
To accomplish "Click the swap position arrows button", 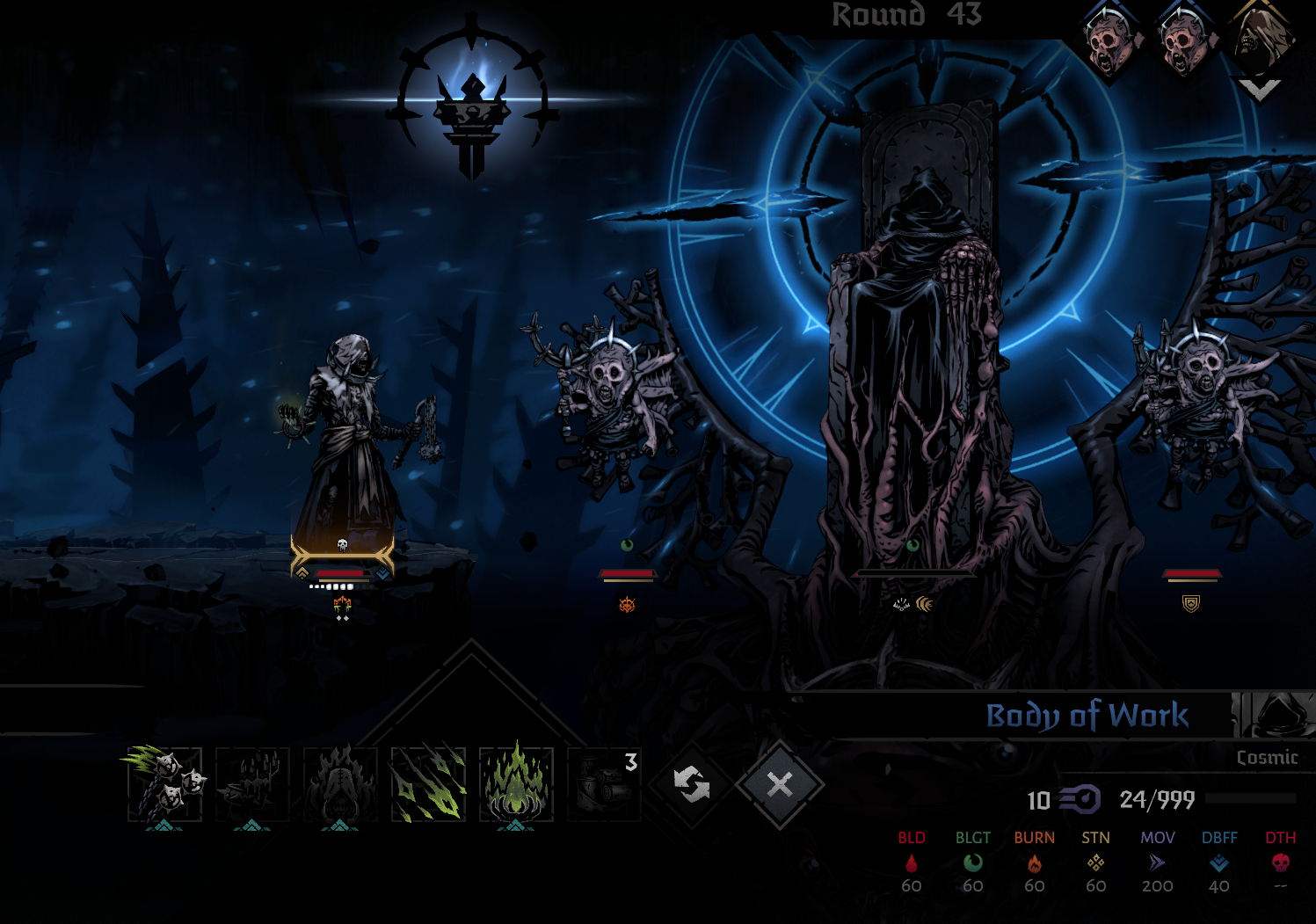I will click(x=691, y=784).
